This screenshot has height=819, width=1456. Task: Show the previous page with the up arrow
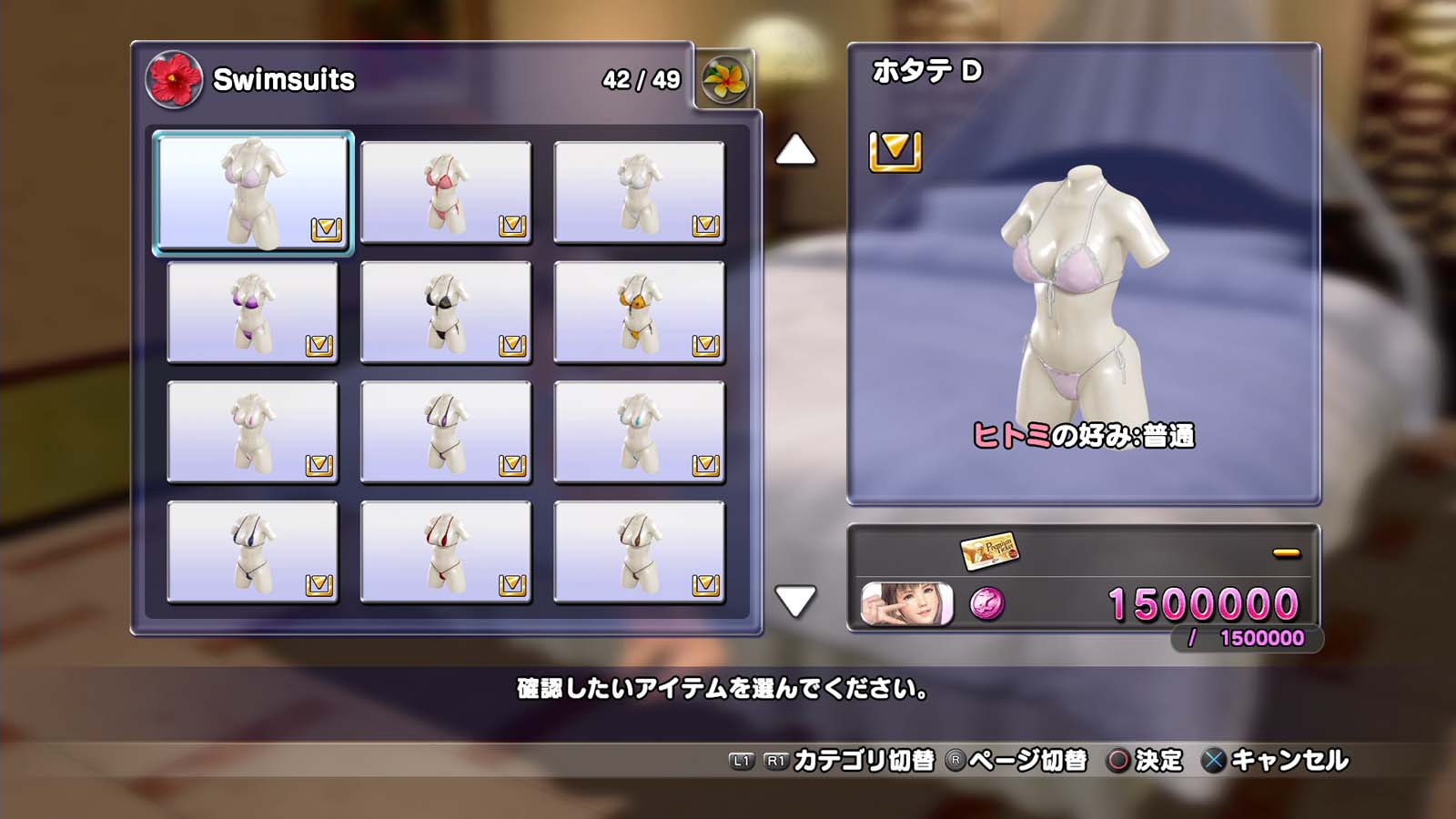pyautogui.click(x=795, y=150)
